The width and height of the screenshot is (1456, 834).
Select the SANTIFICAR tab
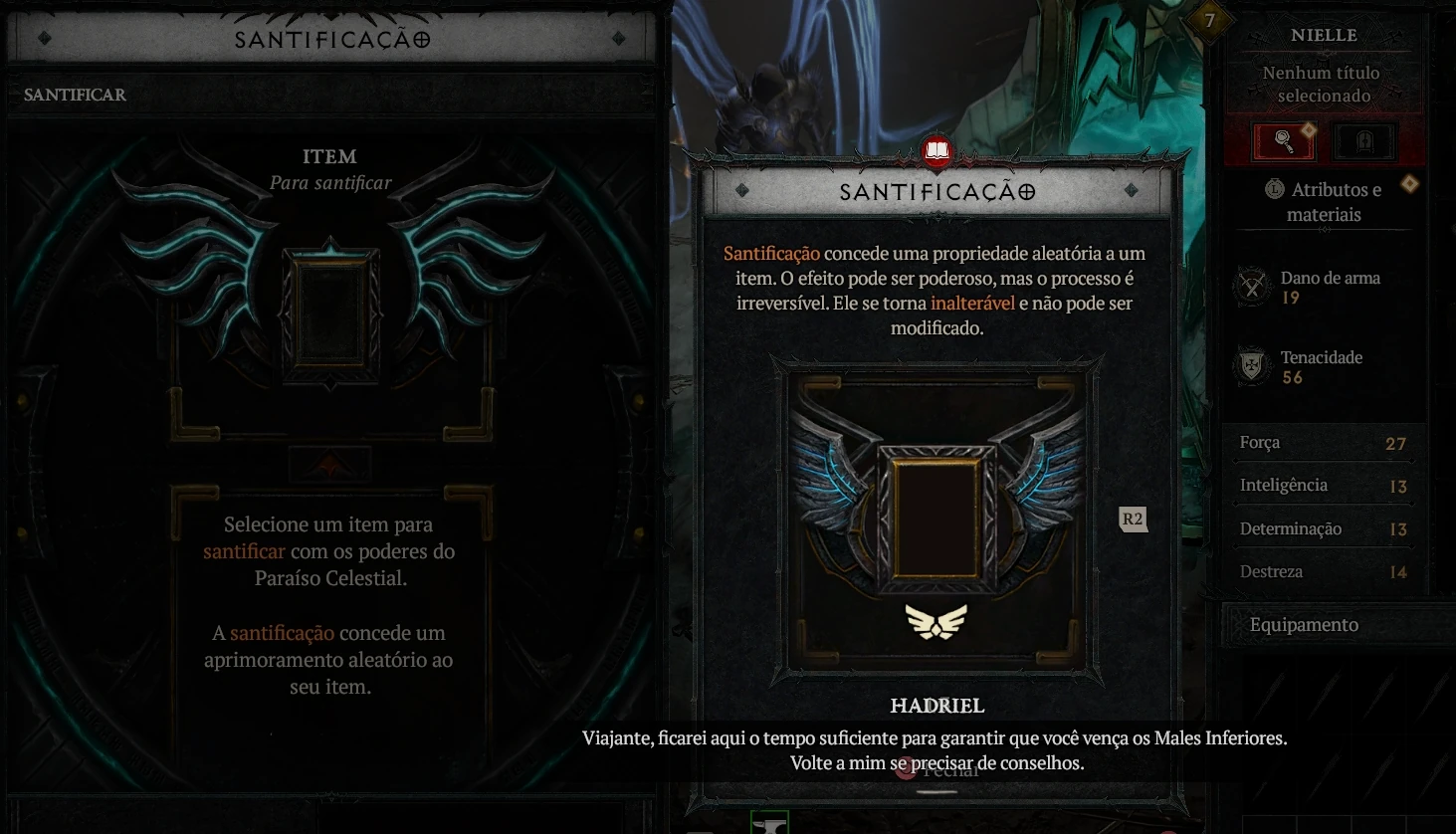click(75, 95)
